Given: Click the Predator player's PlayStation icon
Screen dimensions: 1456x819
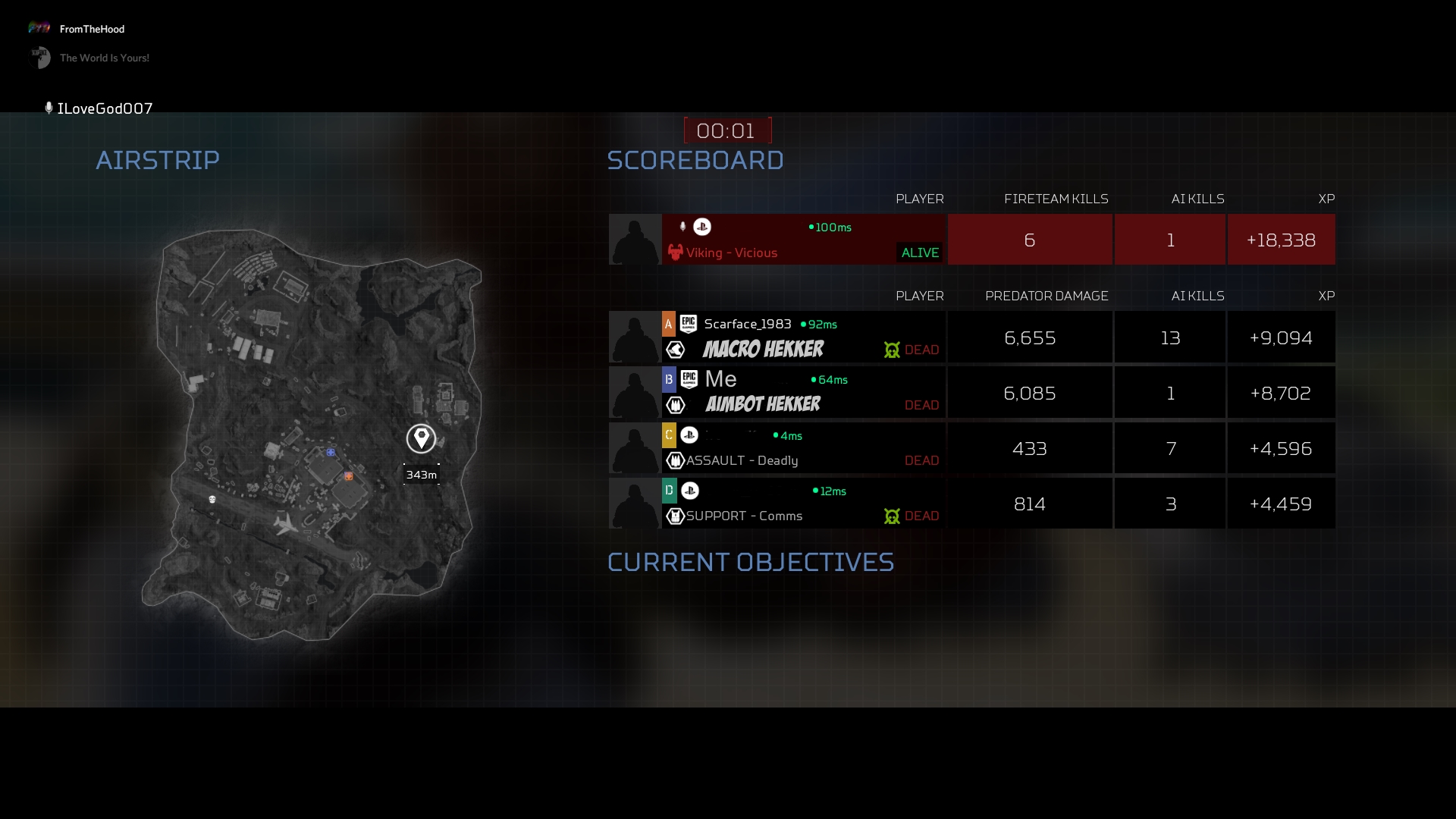Looking at the screenshot, I should 702,227.
